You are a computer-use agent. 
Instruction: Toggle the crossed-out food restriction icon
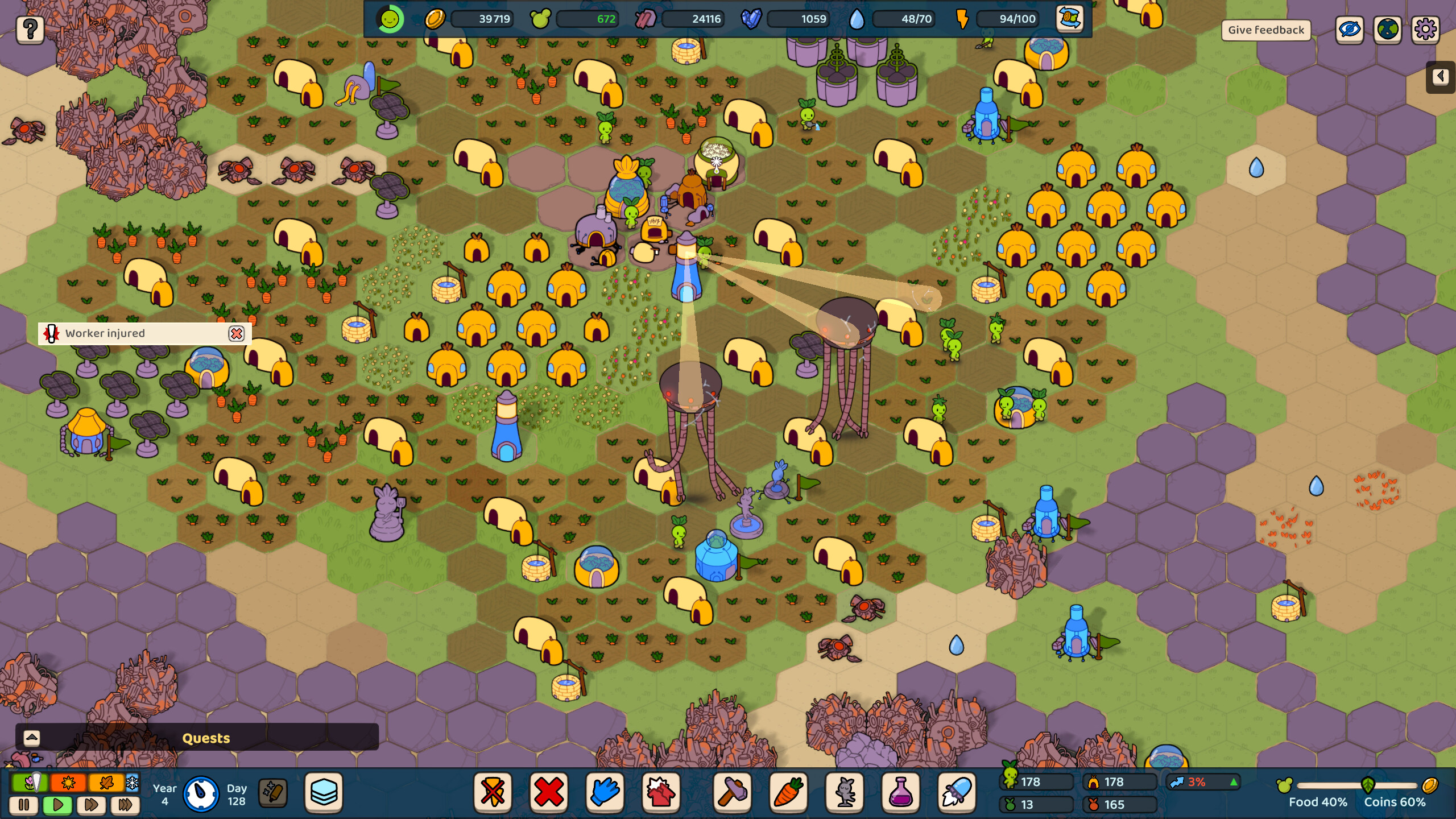[x=493, y=793]
